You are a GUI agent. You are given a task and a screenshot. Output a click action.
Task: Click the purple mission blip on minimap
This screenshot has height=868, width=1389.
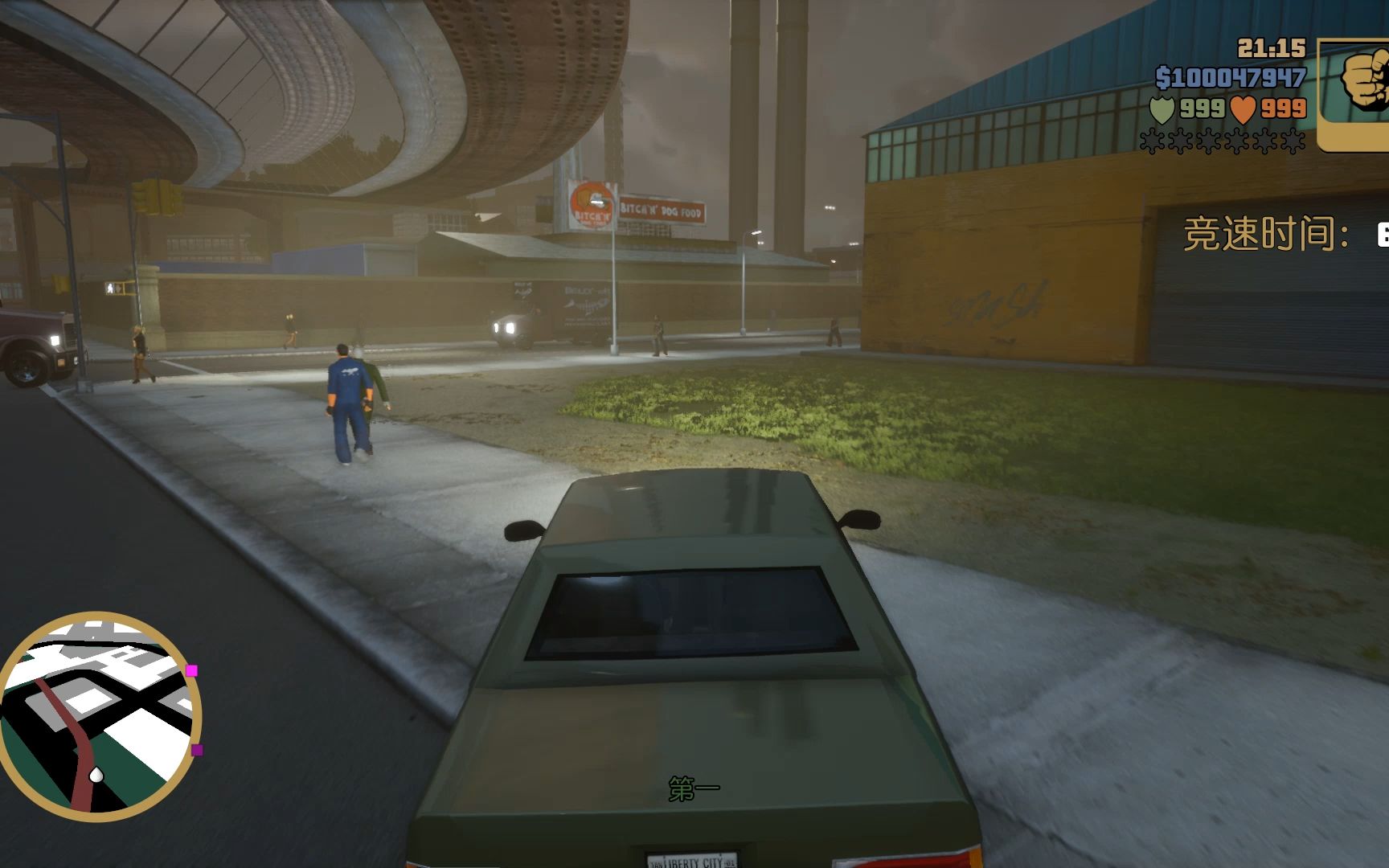tap(197, 750)
